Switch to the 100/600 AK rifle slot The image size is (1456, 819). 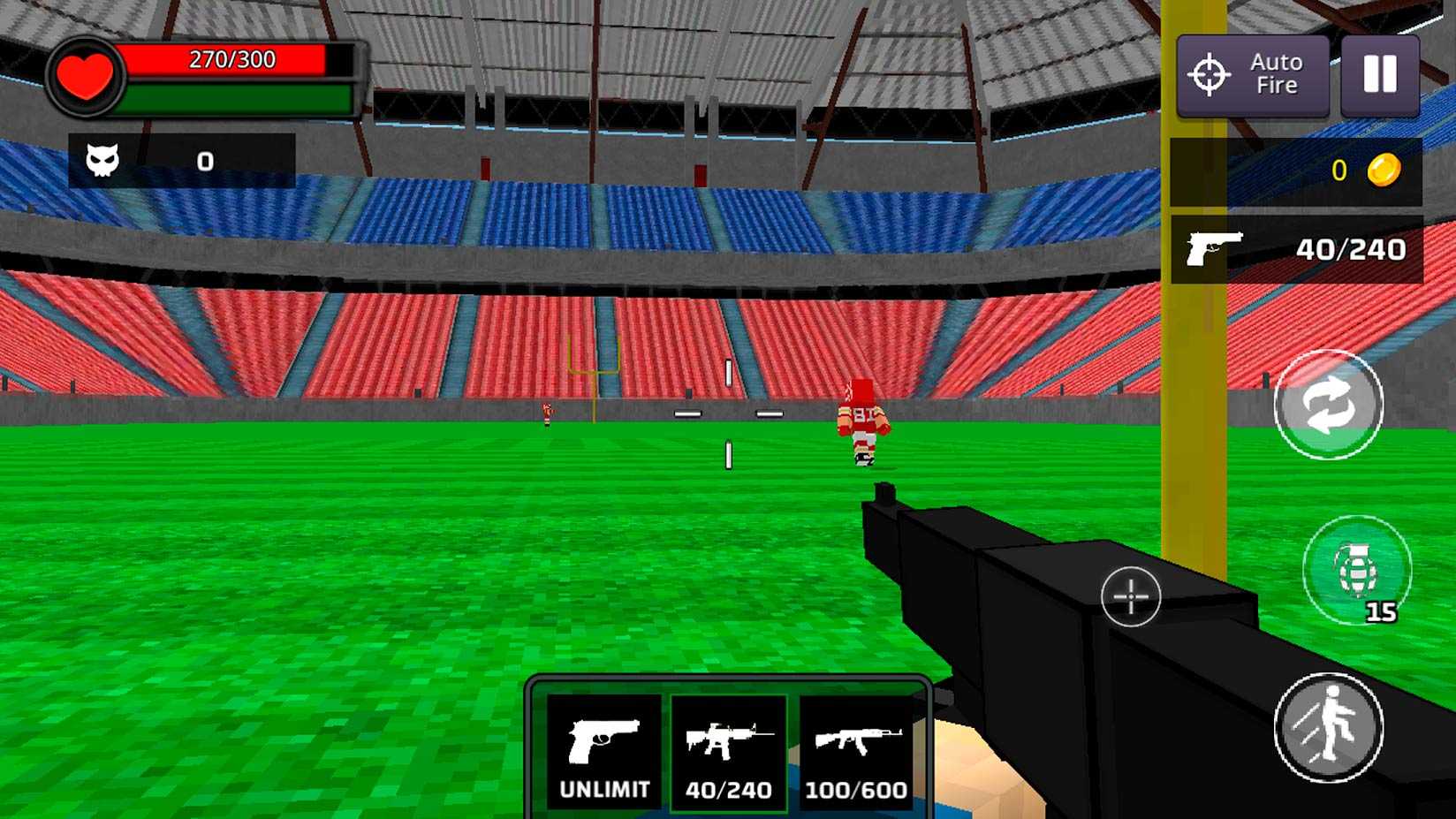click(855, 752)
